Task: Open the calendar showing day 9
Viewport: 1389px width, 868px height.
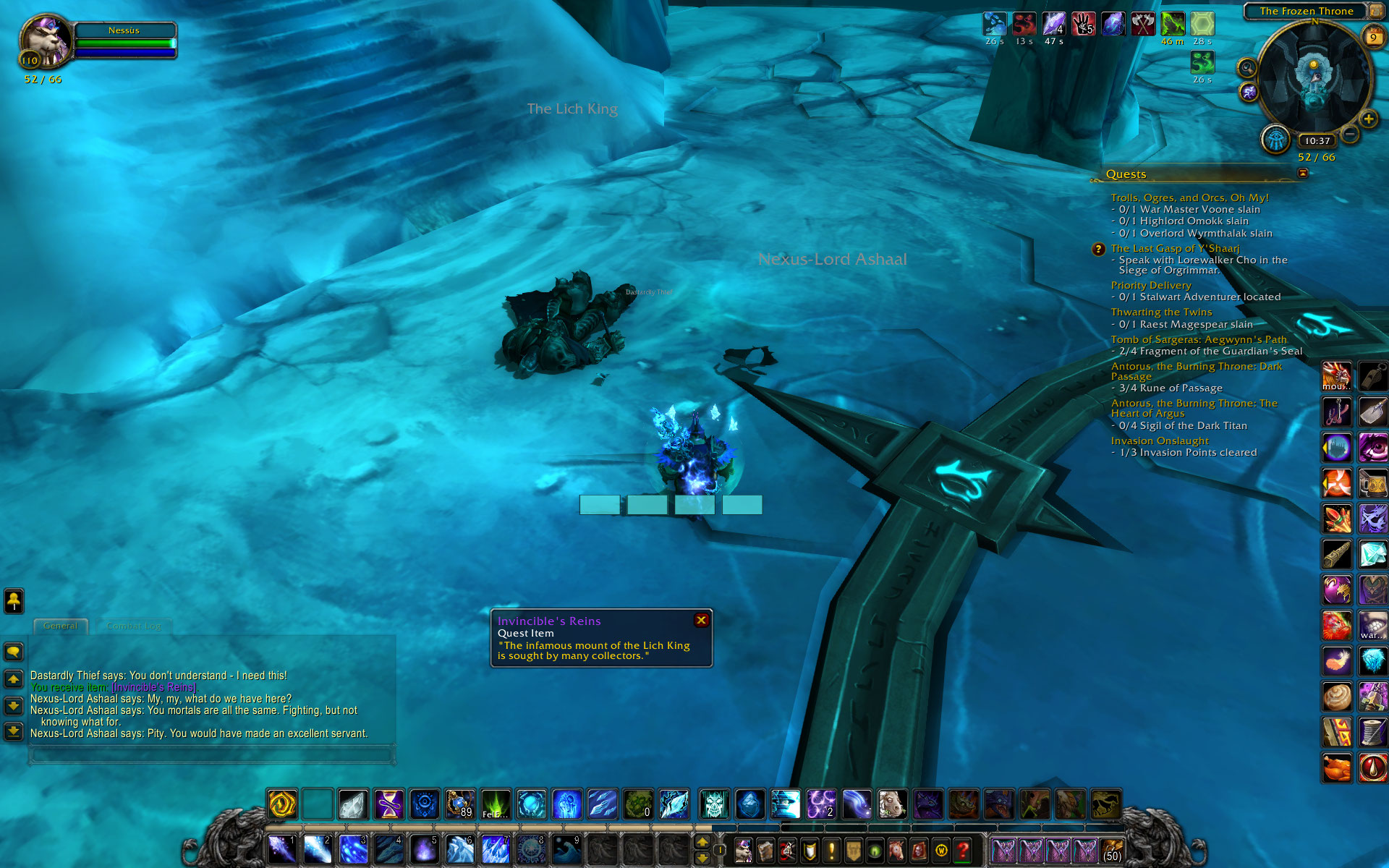Action: click(x=1372, y=37)
